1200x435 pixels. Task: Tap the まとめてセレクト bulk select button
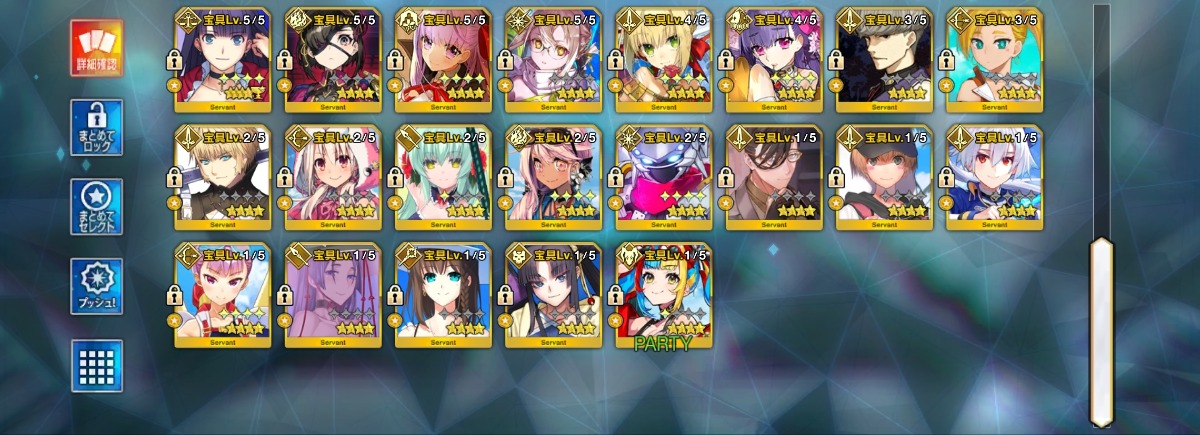(x=97, y=207)
